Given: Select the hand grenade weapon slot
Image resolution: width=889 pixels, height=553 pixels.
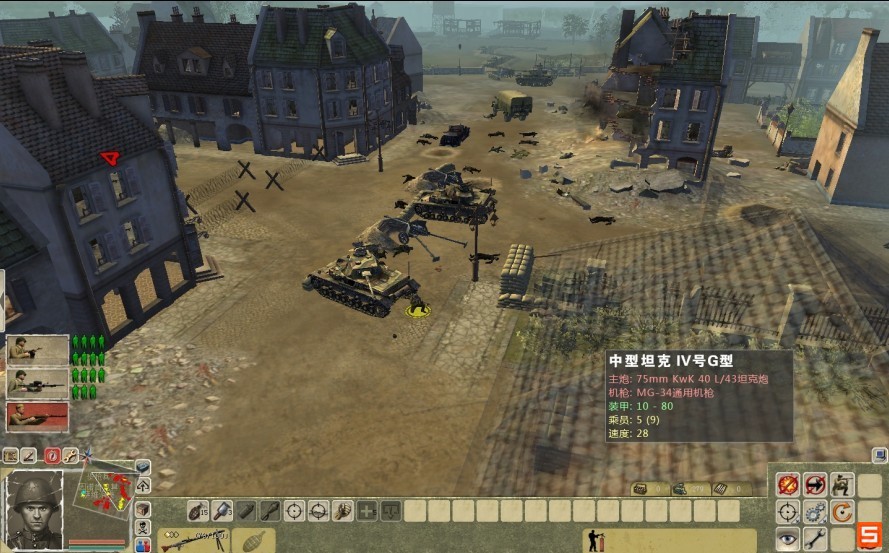Looking at the screenshot, I should 253,541.
